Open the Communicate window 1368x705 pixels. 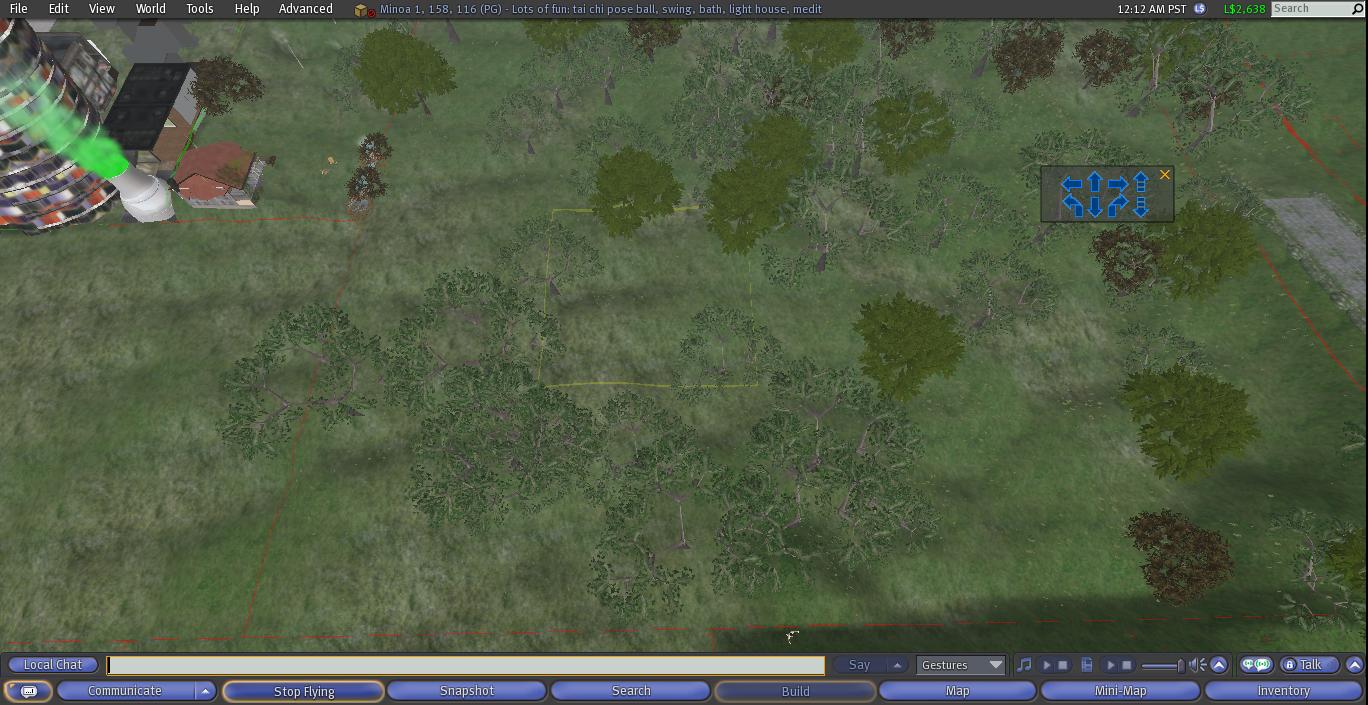pos(124,691)
